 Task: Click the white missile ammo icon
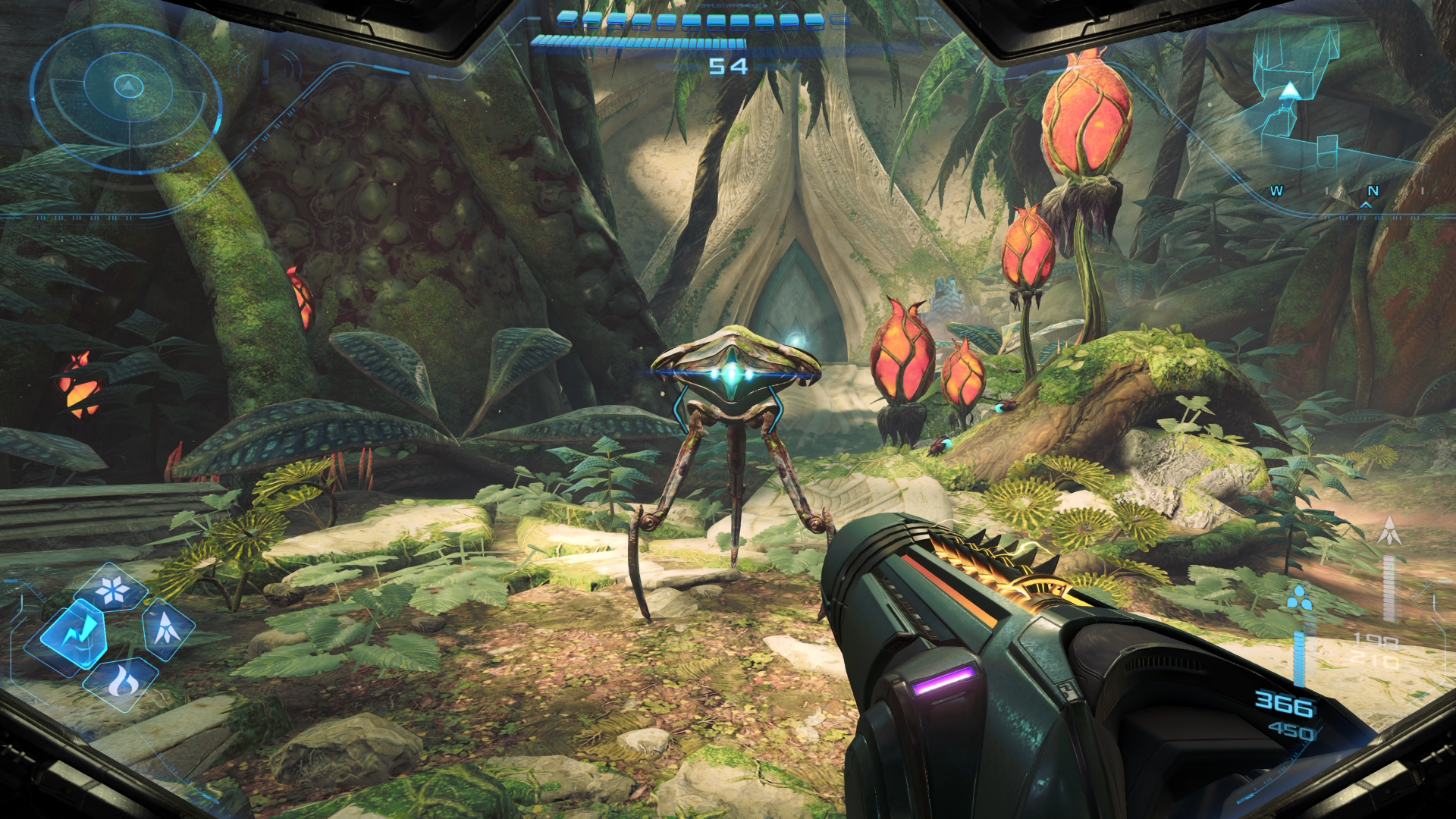point(1391,531)
